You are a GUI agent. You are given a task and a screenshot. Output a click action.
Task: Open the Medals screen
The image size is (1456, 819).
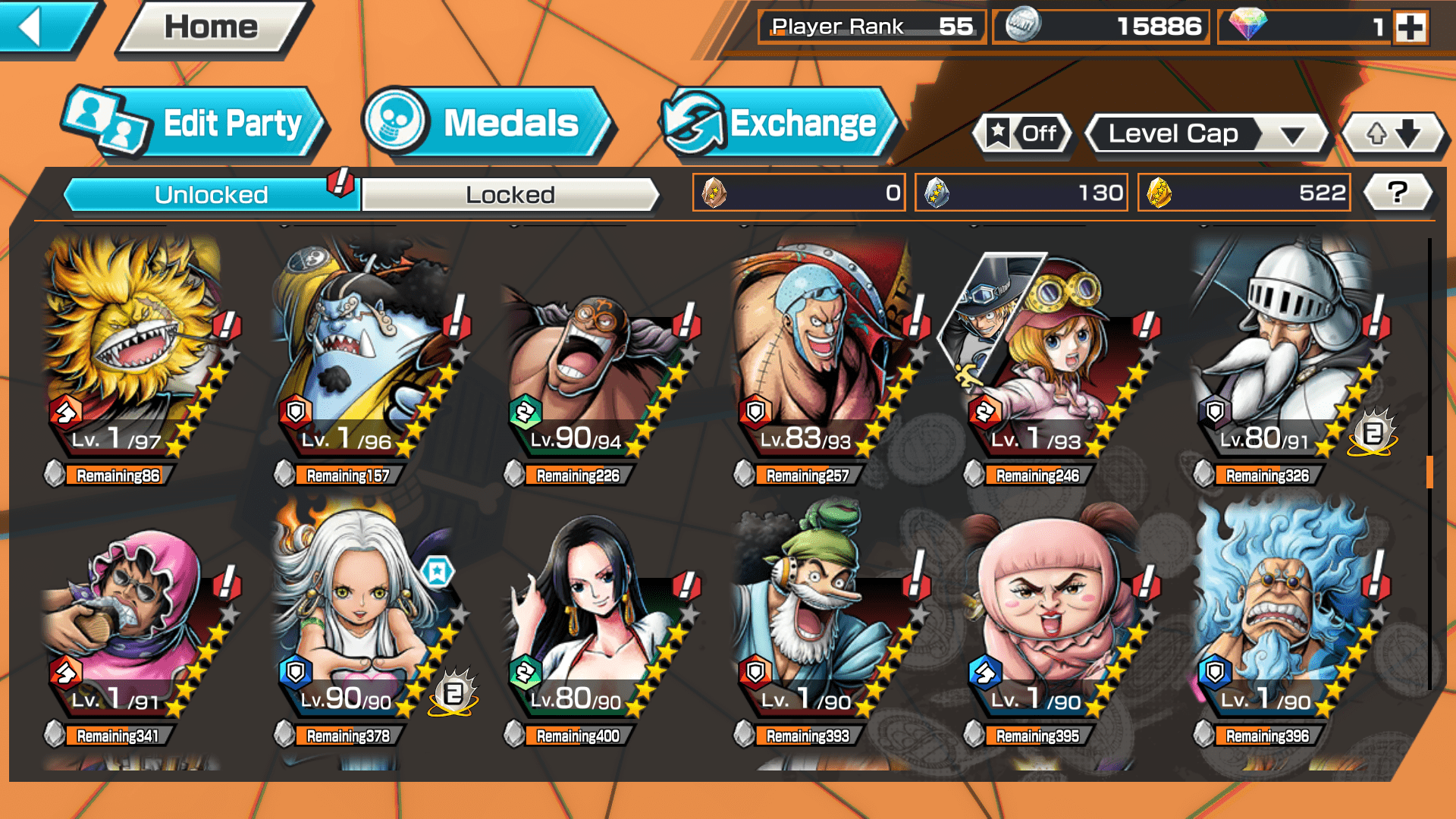tap(487, 123)
